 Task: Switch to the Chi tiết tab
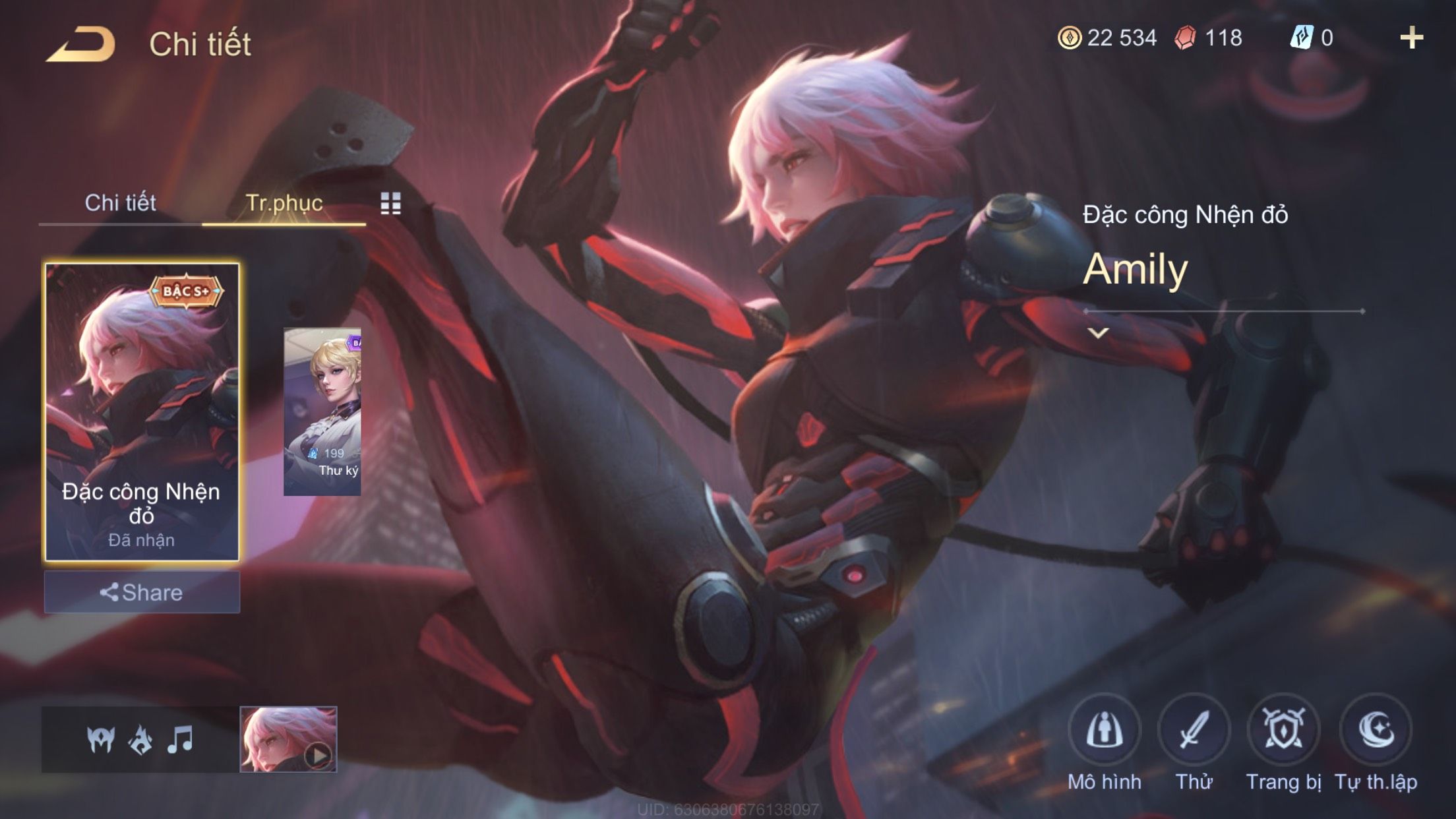tap(120, 202)
